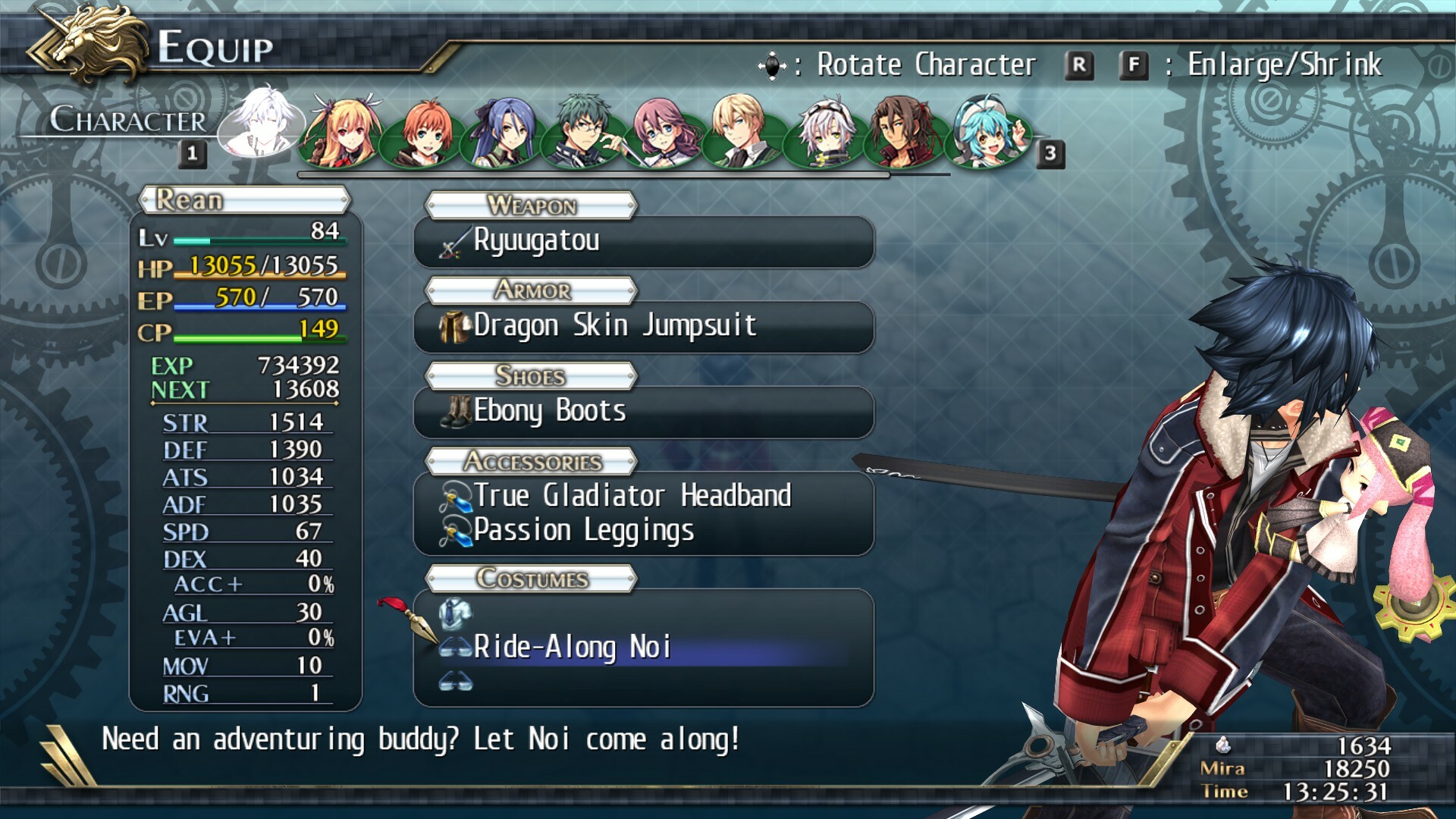Click the True Gladiator Headband accessory charm icon
This screenshot has width=1456, height=819.
click(457, 497)
